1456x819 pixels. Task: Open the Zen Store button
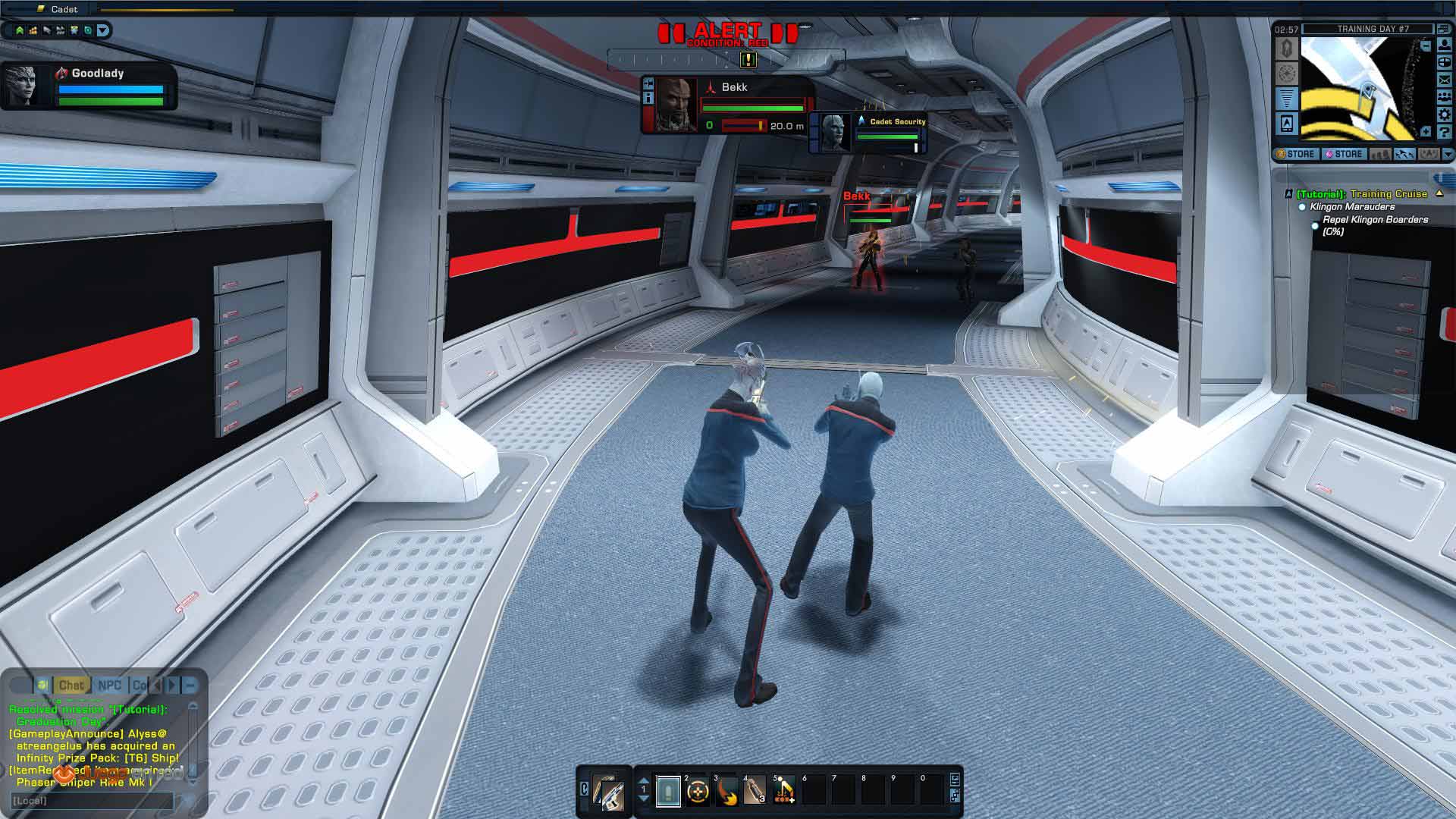pyautogui.click(x=1344, y=154)
